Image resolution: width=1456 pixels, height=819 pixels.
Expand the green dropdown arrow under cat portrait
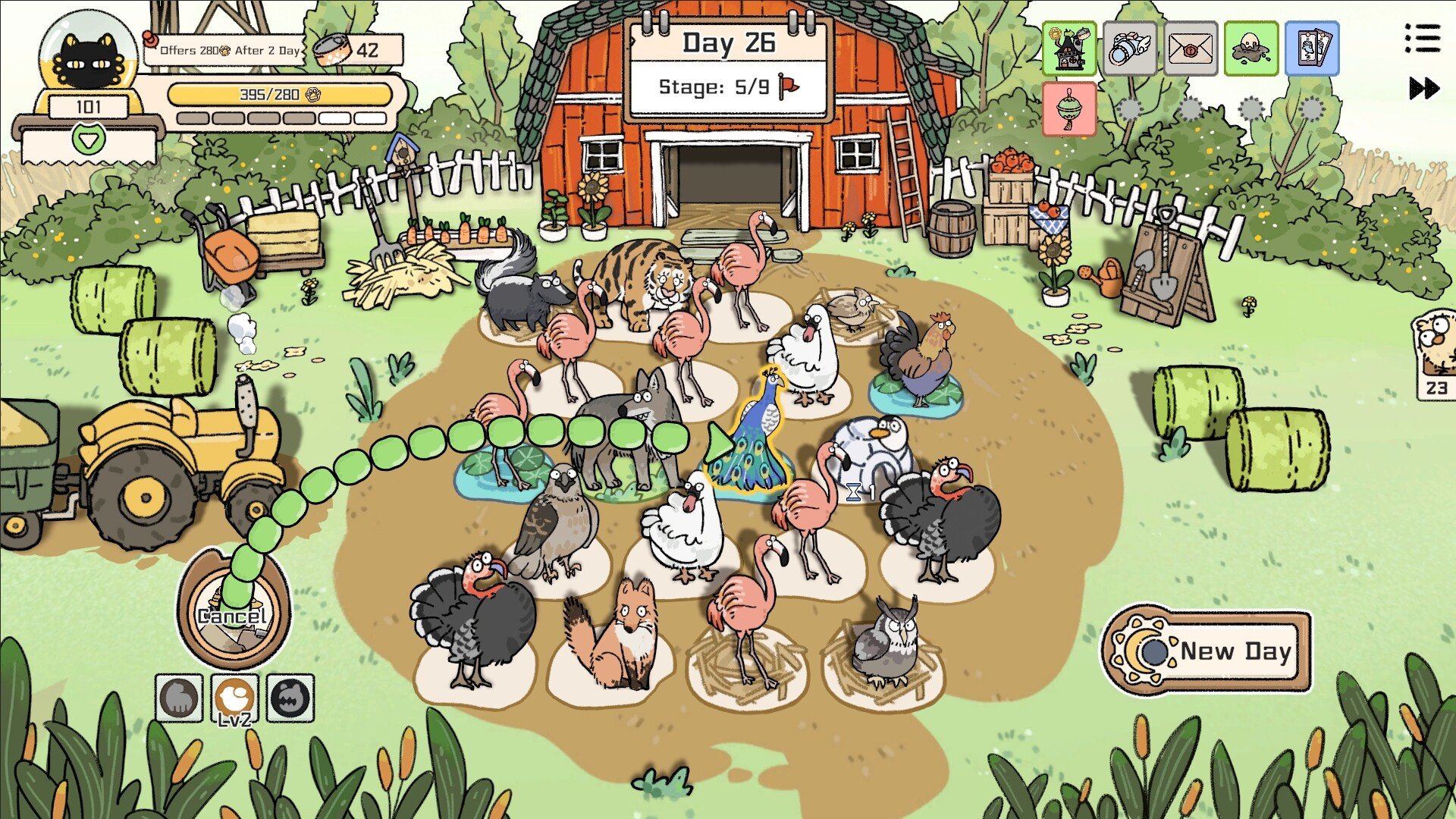click(x=89, y=140)
